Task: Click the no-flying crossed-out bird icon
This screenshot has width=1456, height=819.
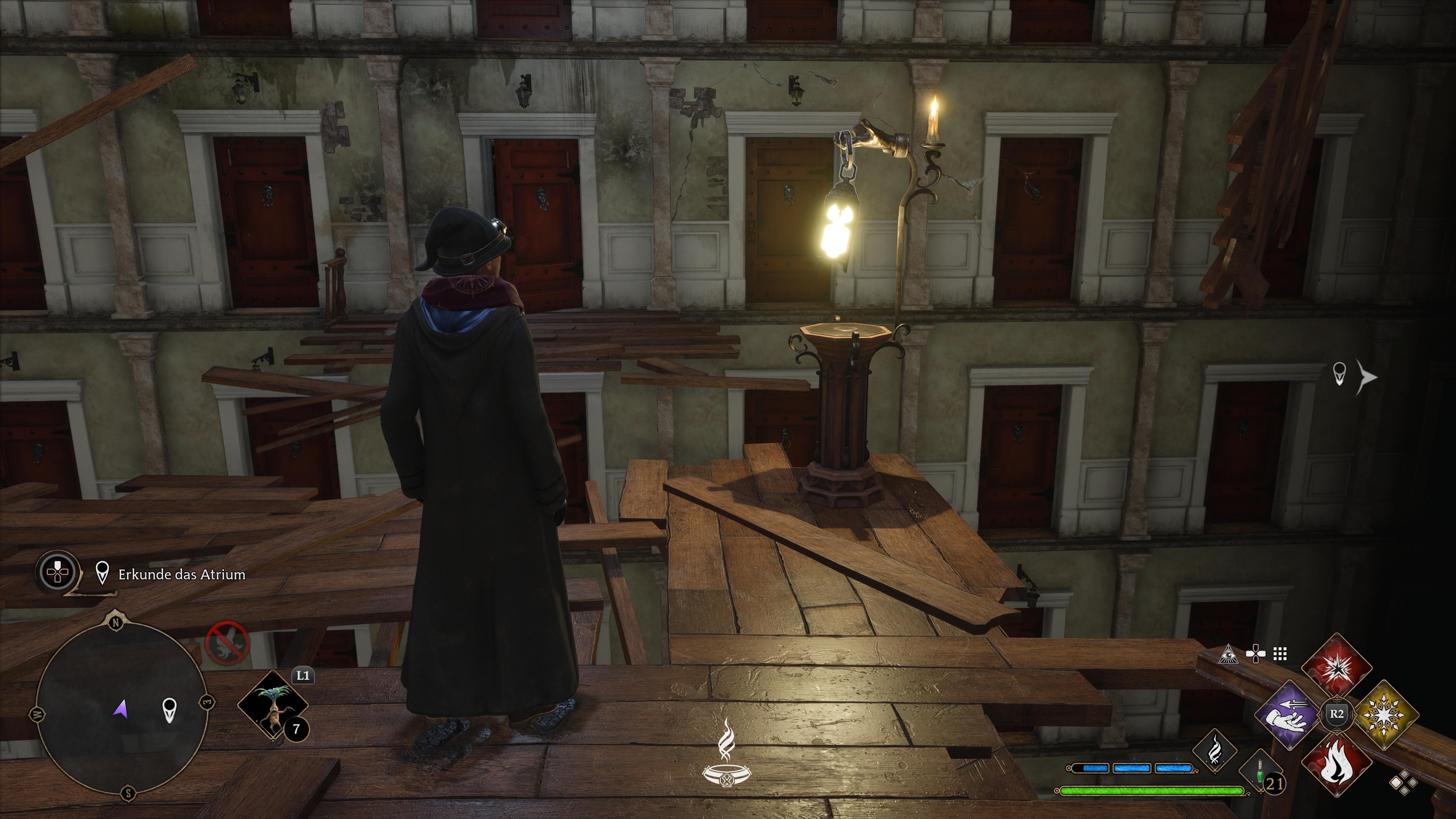Action: [227, 643]
